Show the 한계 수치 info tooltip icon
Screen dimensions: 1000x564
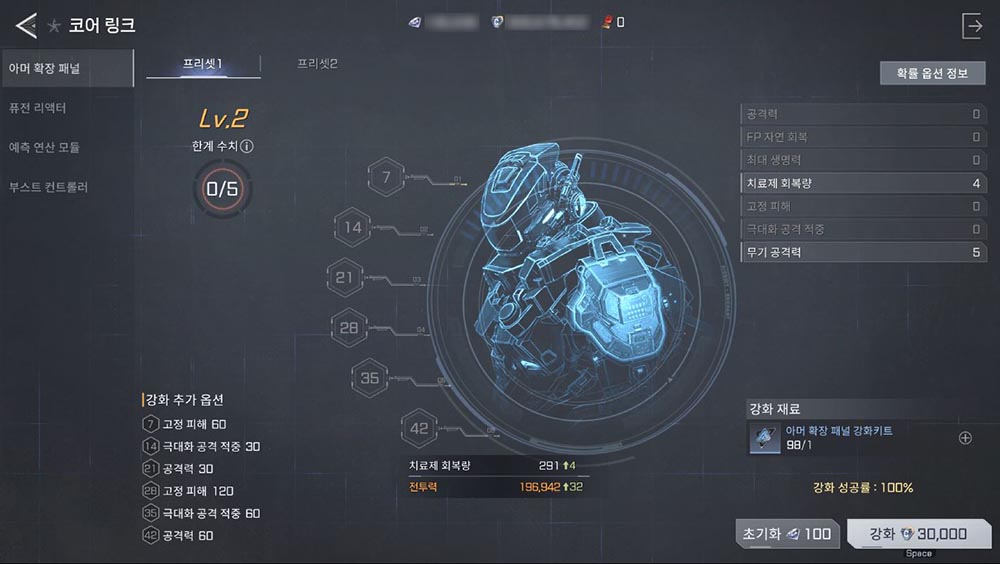coord(247,146)
